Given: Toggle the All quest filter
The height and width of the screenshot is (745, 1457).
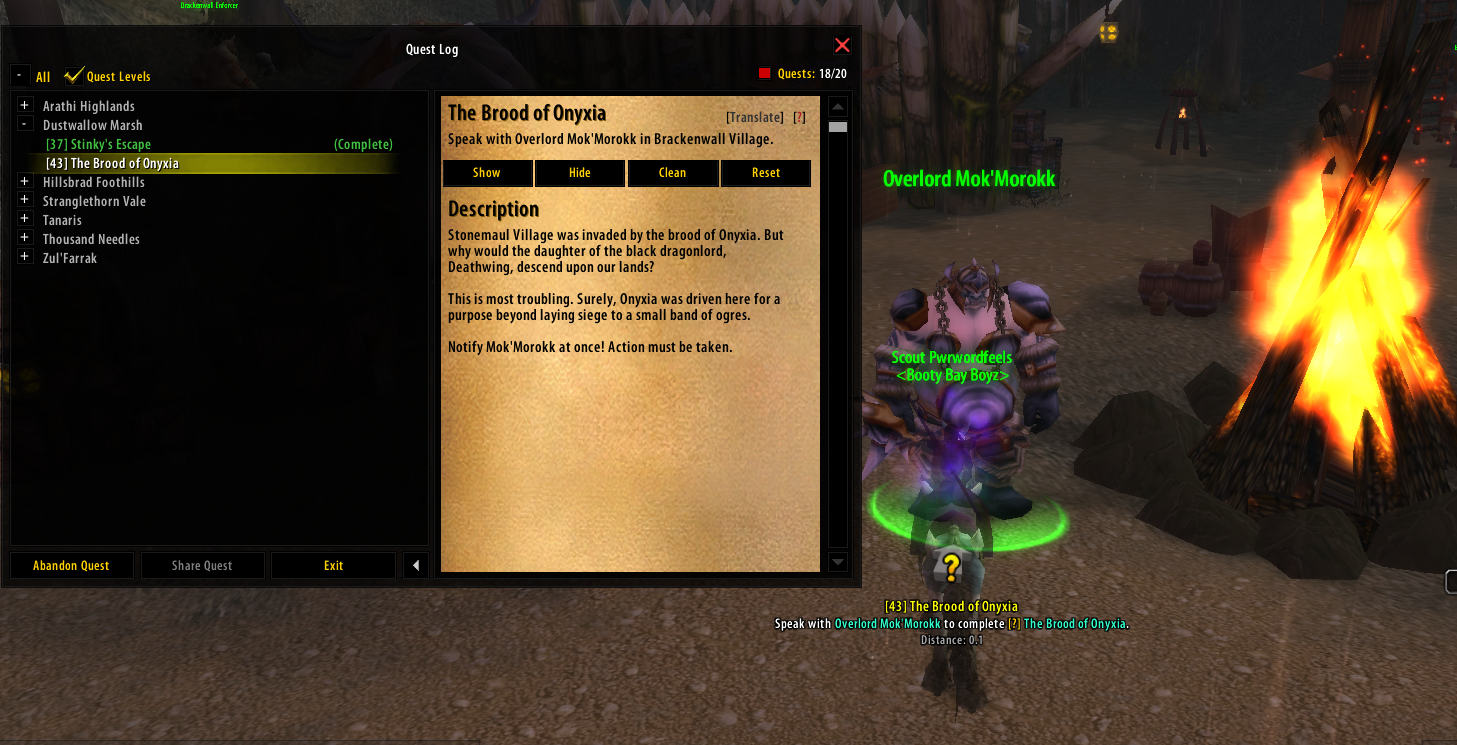Looking at the screenshot, I should 43,76.
